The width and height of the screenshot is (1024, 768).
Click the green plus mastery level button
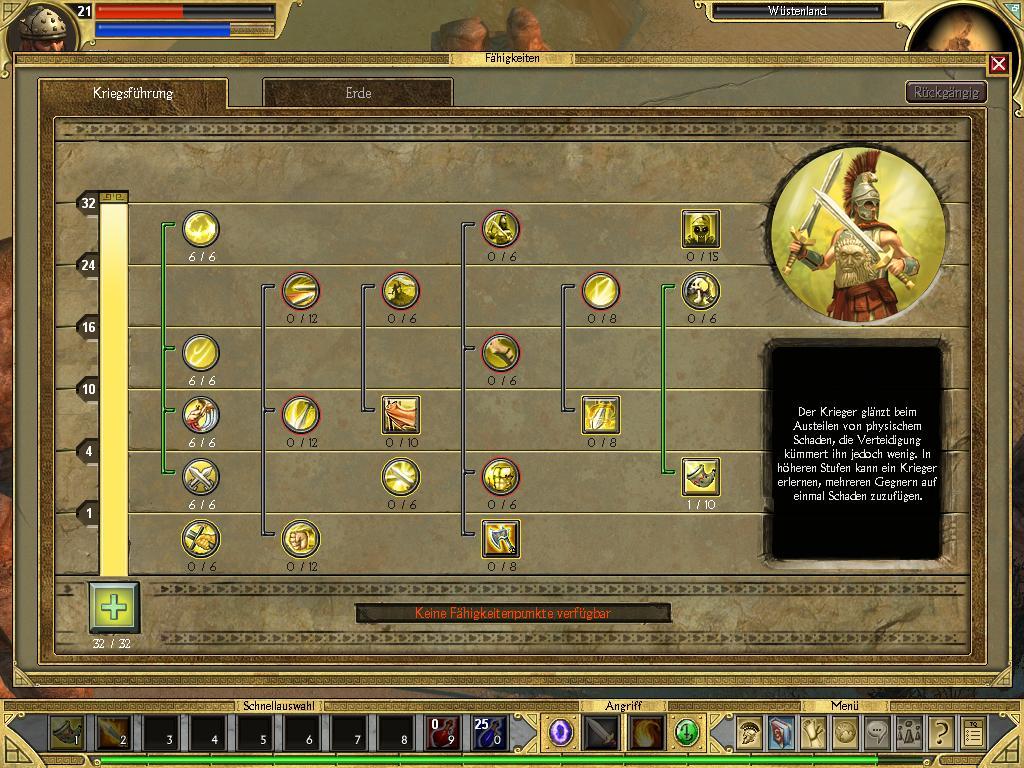(x=114, y=607)
